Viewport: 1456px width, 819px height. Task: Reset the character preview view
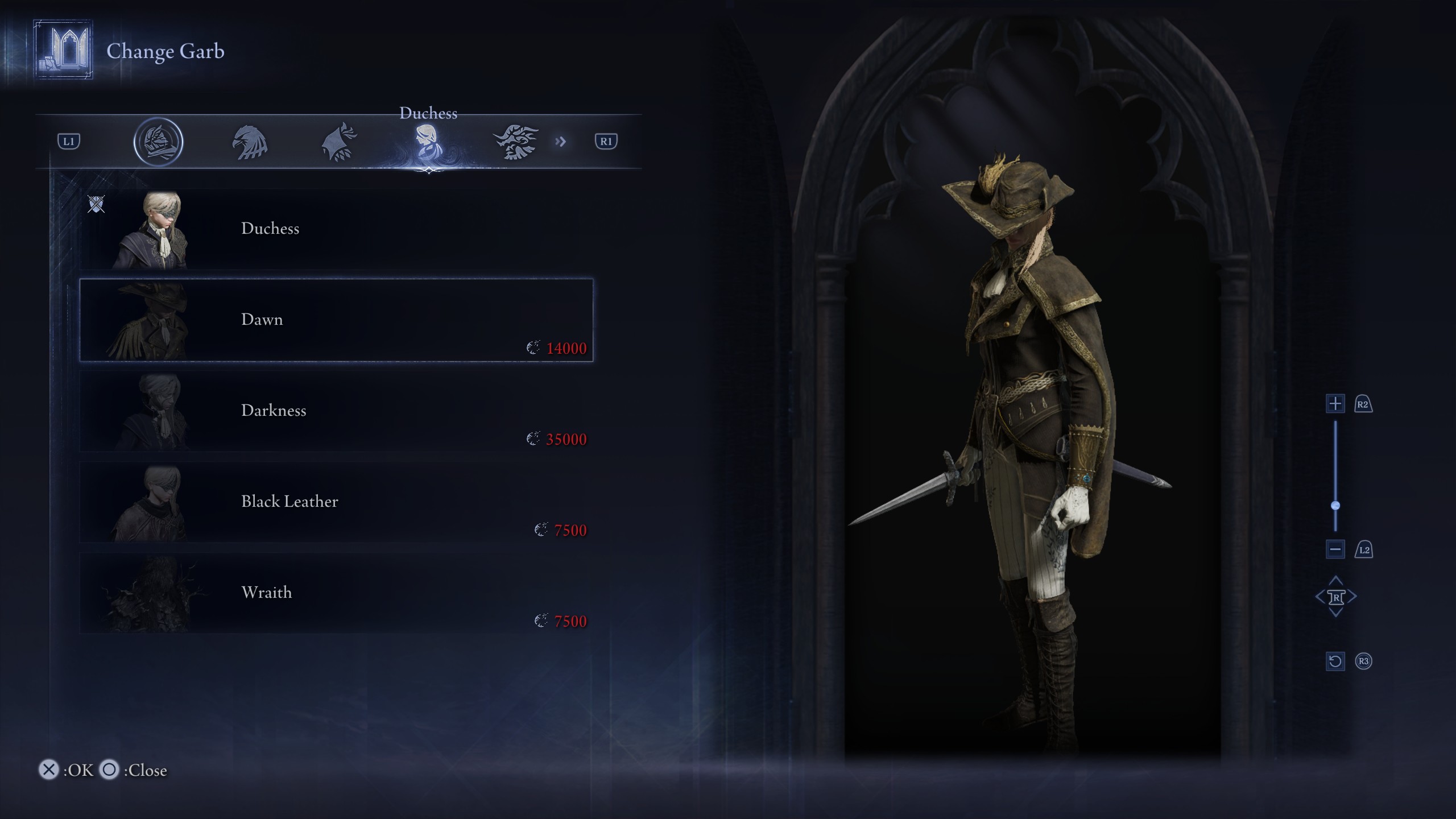1335,661
